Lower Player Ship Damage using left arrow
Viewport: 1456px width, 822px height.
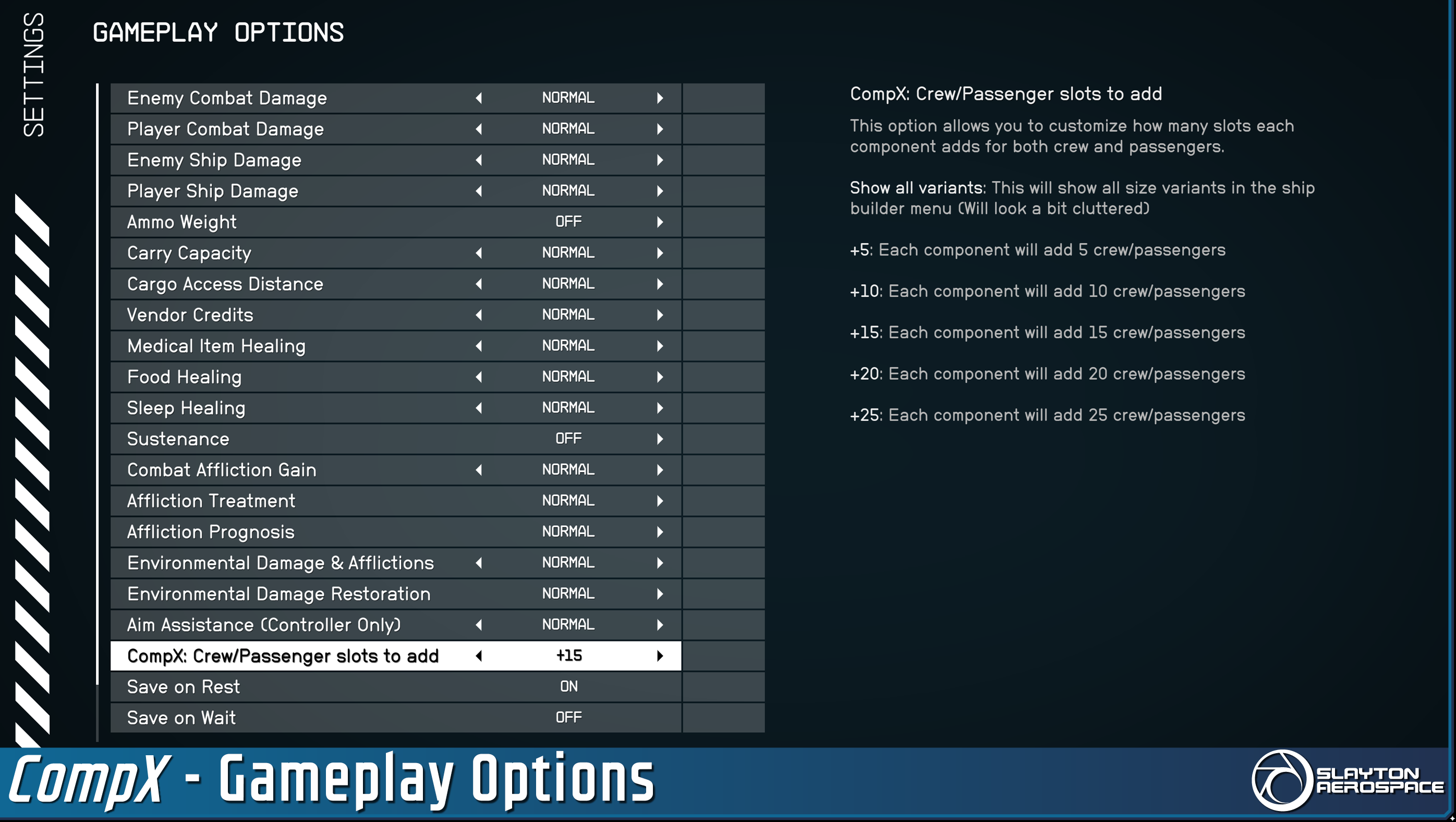pyautogui.click(x=479, y=191)
